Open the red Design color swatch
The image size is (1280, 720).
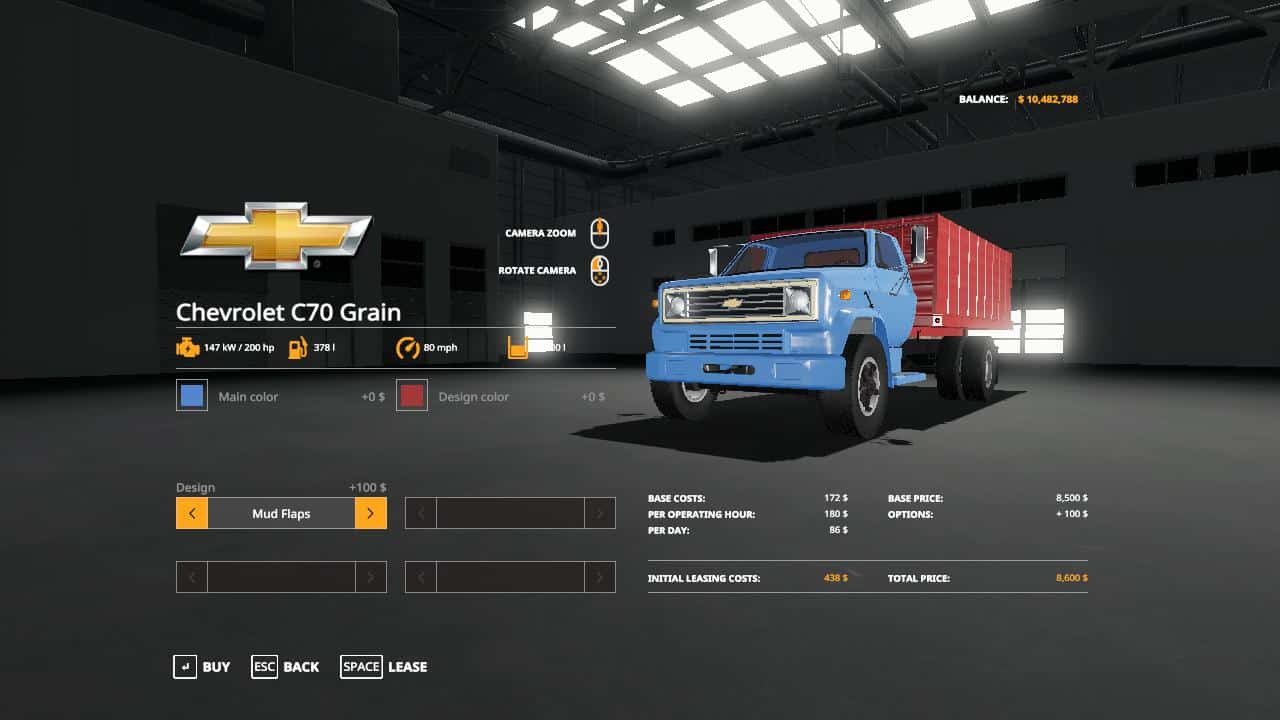[x=412, y=396]
